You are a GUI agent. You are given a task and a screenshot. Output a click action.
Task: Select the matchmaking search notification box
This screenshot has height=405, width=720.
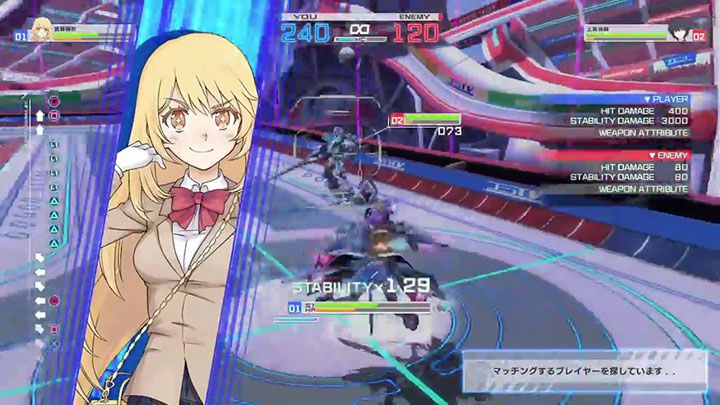[589, 370]
